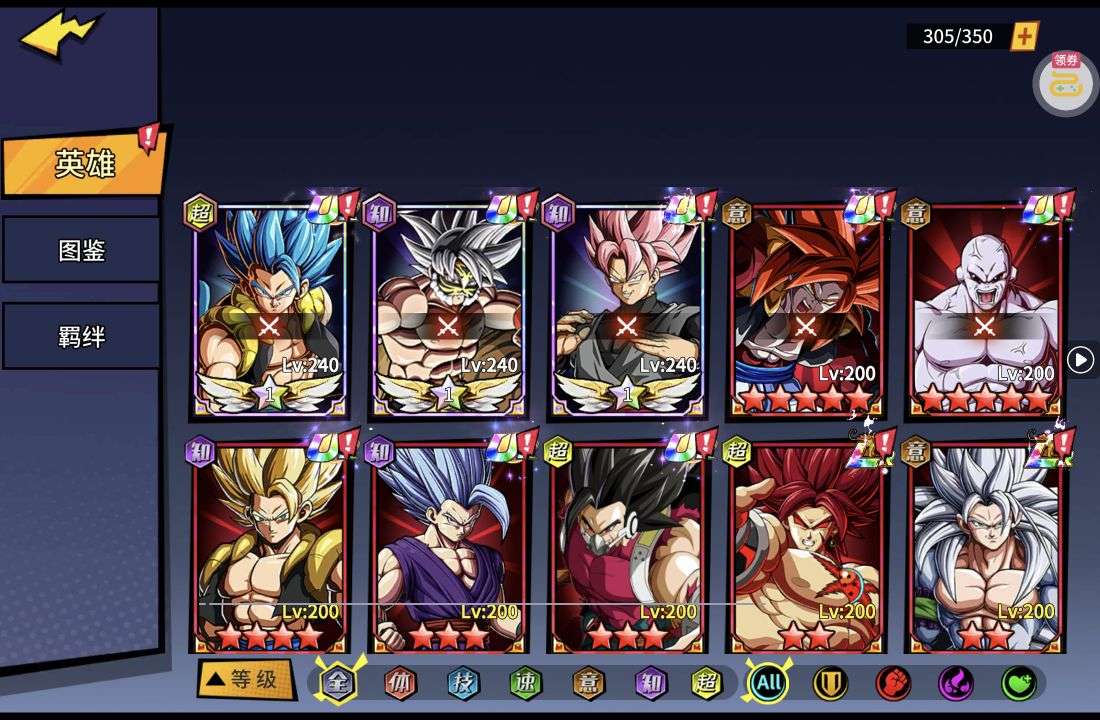Filter heroes by 超 type
The height and width of the screenshot is (720, 1100).
click(707, 684)
